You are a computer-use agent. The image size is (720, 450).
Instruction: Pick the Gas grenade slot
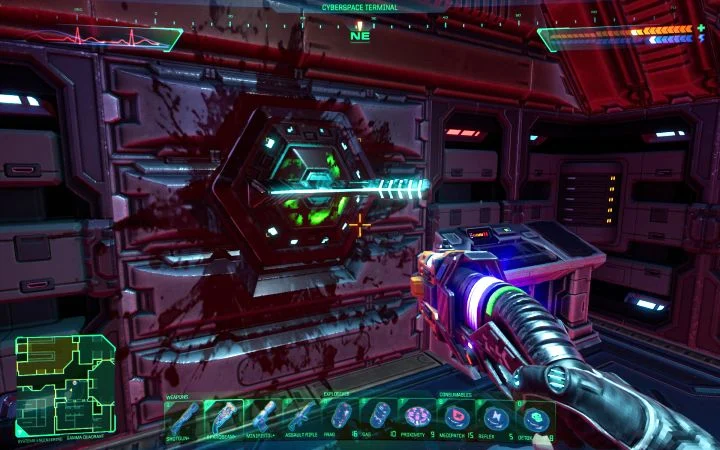coord(381,417)
